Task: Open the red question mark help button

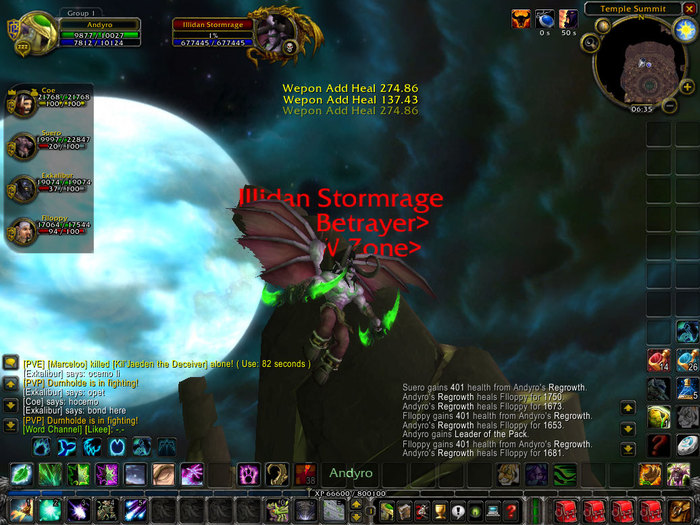Action: pyautogui.click(x=510, y=511)
